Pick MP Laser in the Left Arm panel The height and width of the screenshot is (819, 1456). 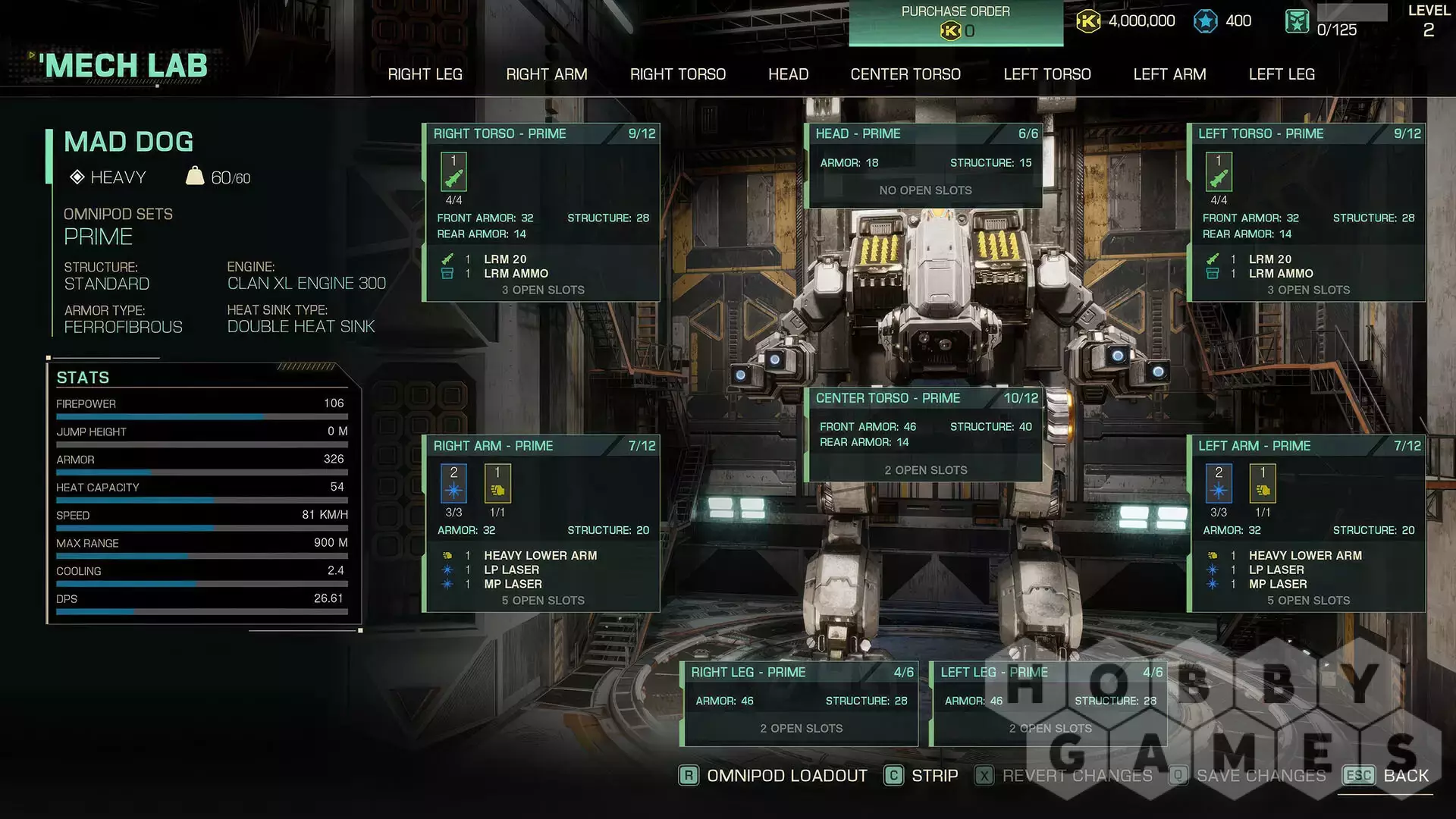pos(1278,585)
